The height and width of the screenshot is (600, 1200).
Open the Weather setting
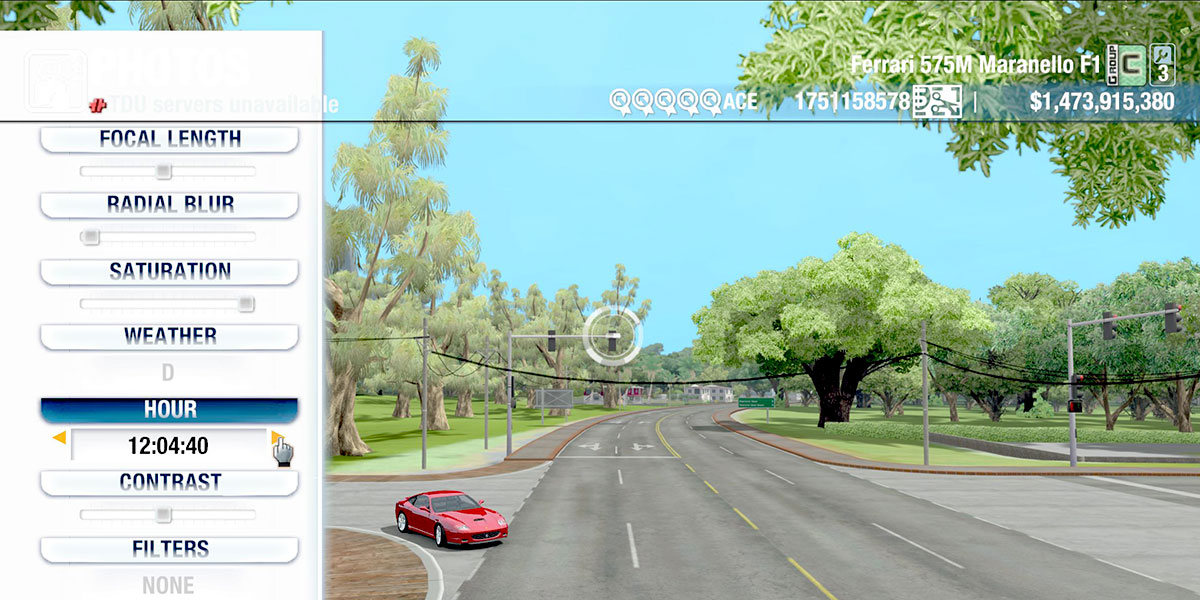[x=169, y=336]
